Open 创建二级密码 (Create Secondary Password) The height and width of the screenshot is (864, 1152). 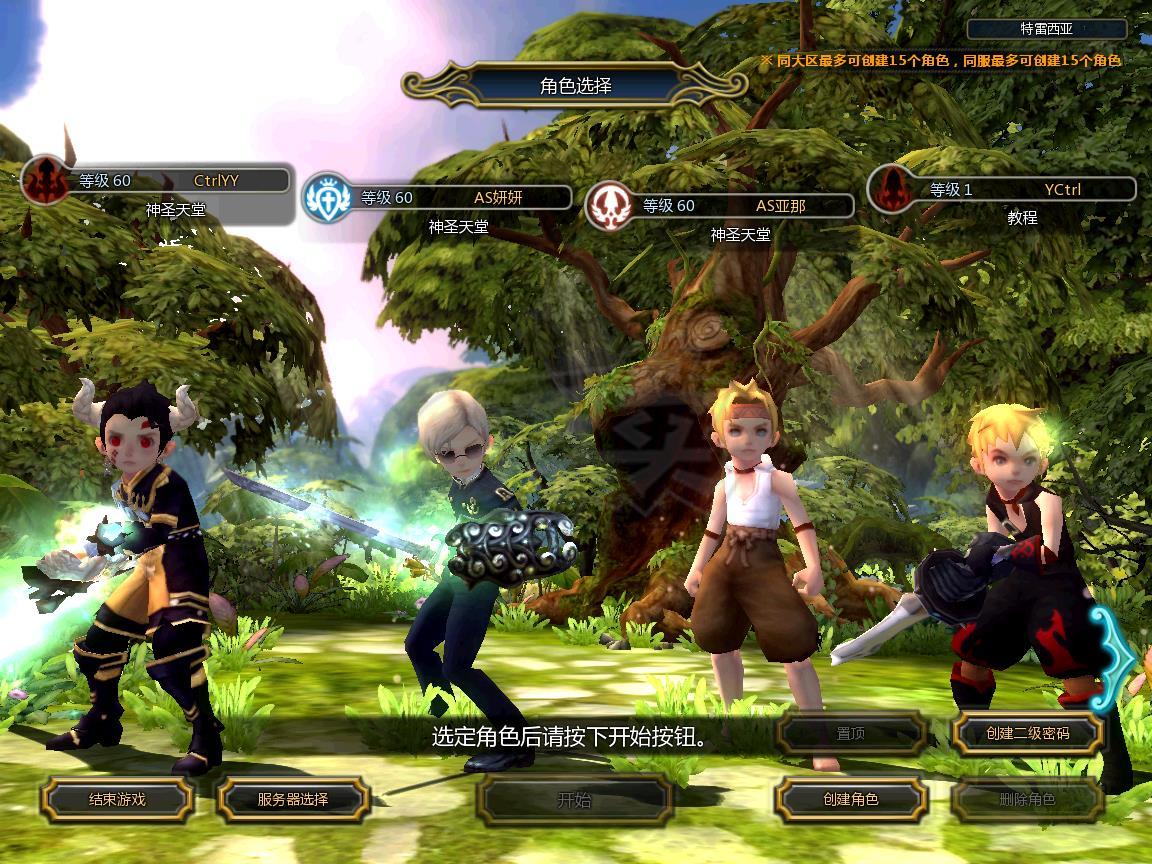[x=1027, y=733]
